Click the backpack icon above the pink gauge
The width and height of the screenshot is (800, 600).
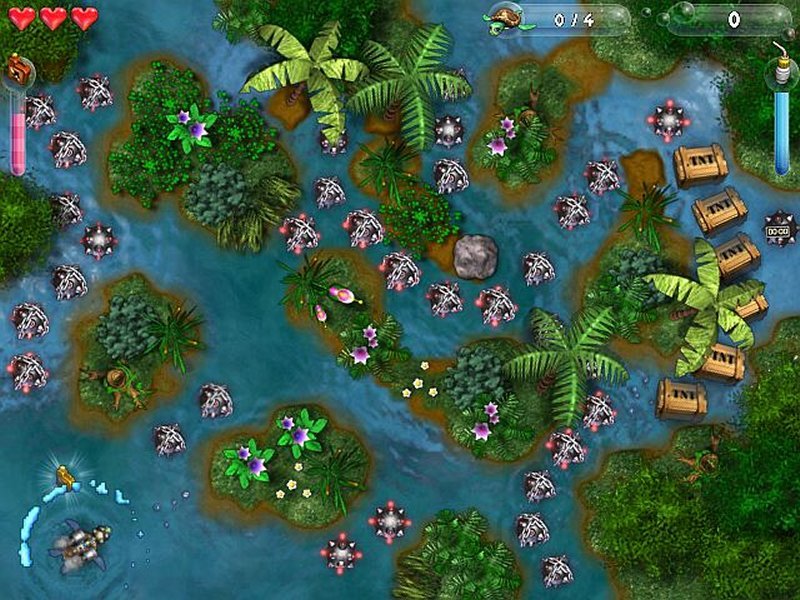point(18,71)
